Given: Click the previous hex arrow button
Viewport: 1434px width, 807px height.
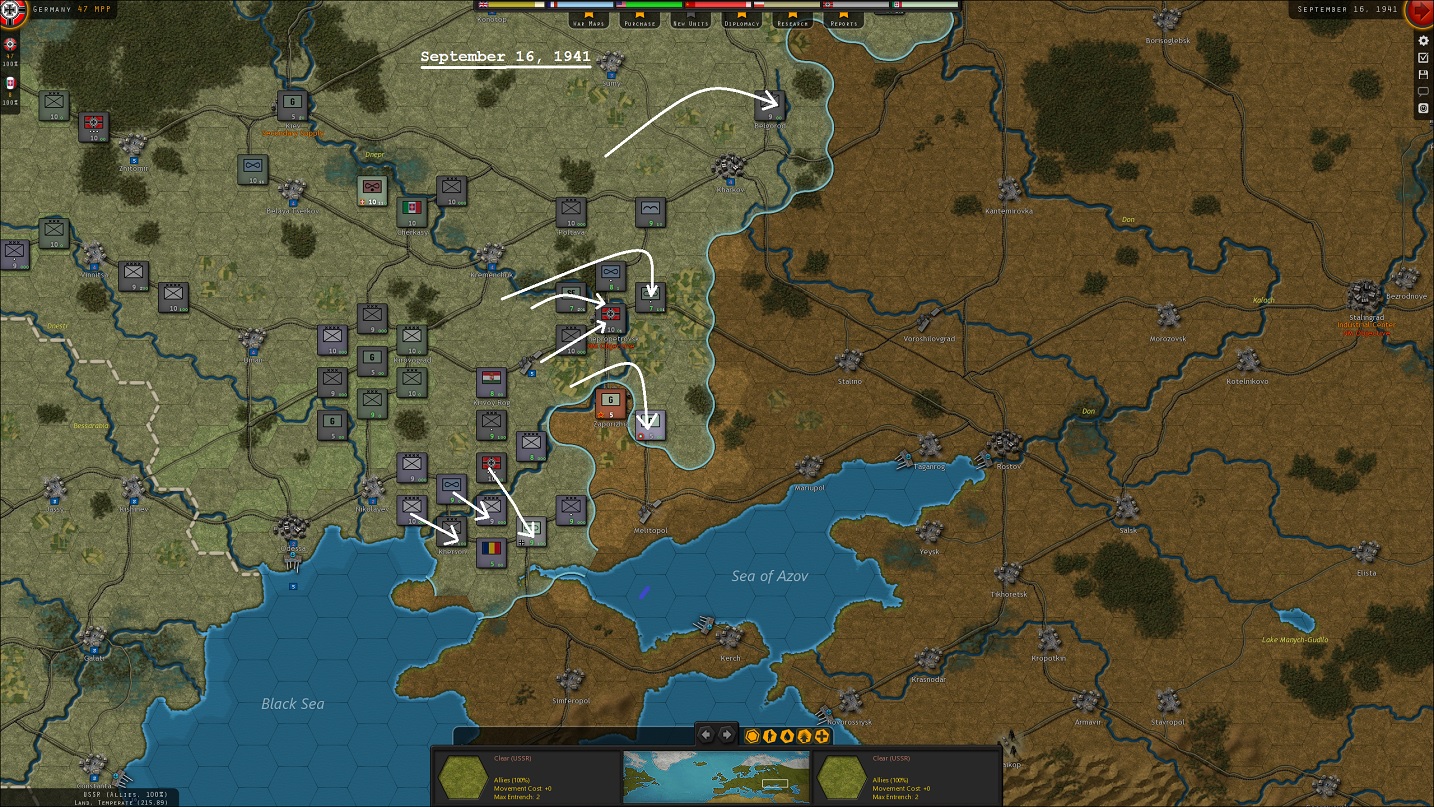Looking at the screenshot, I should click(x=705, y=734).
